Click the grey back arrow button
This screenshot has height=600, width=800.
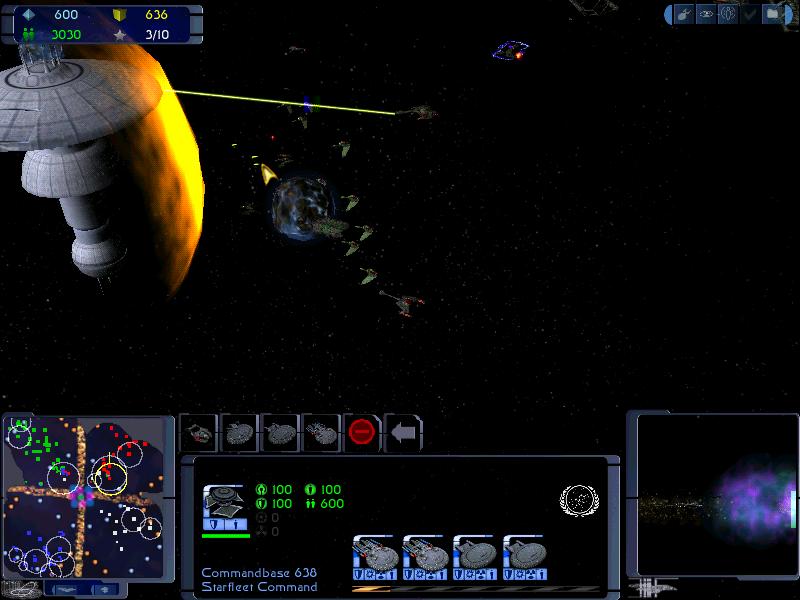(x=403, y=433)
